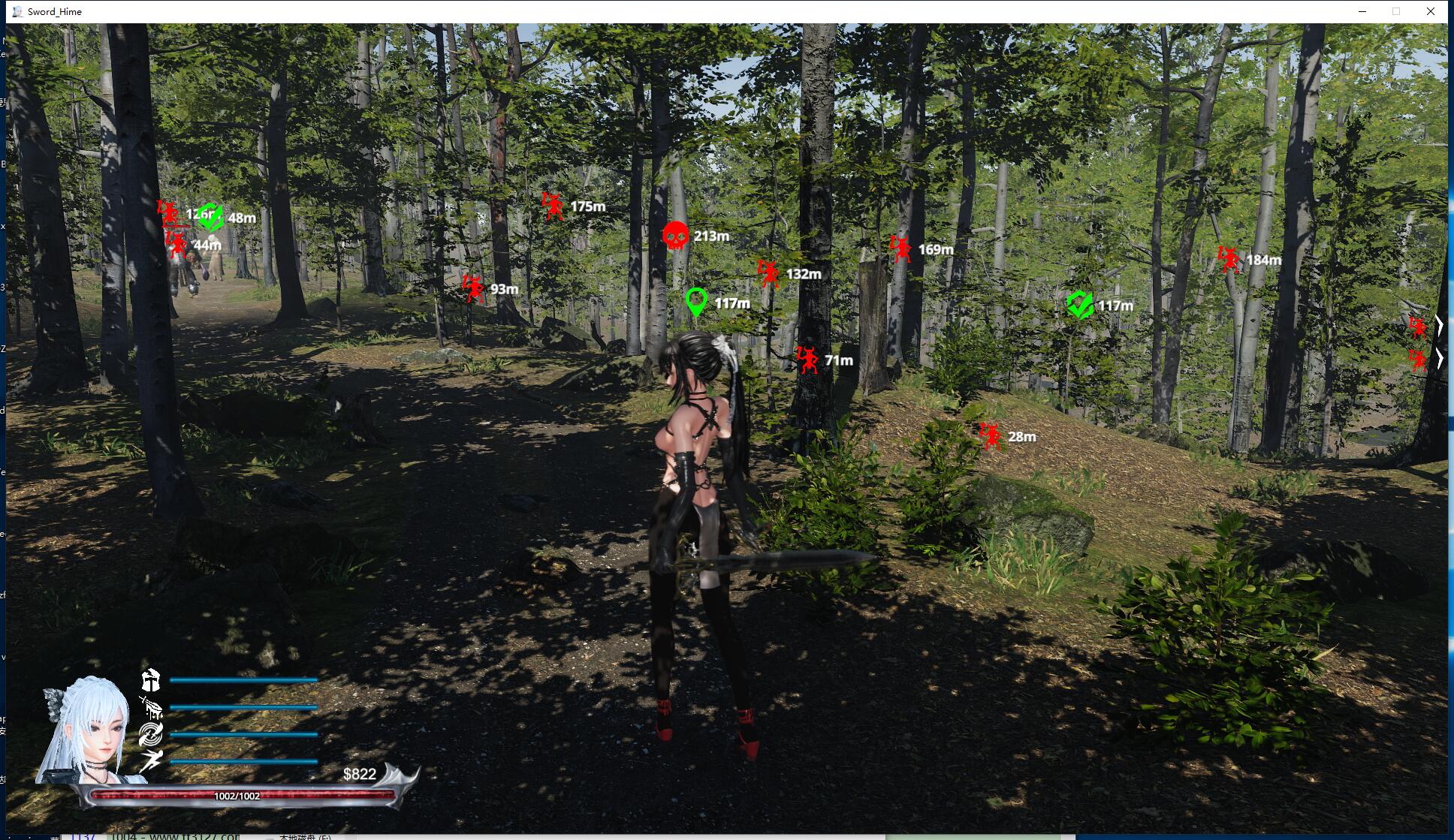Select the running figure stamina icon
Image resolution: width=1454 pixels, height=840 pixels.
pos(151,760)
